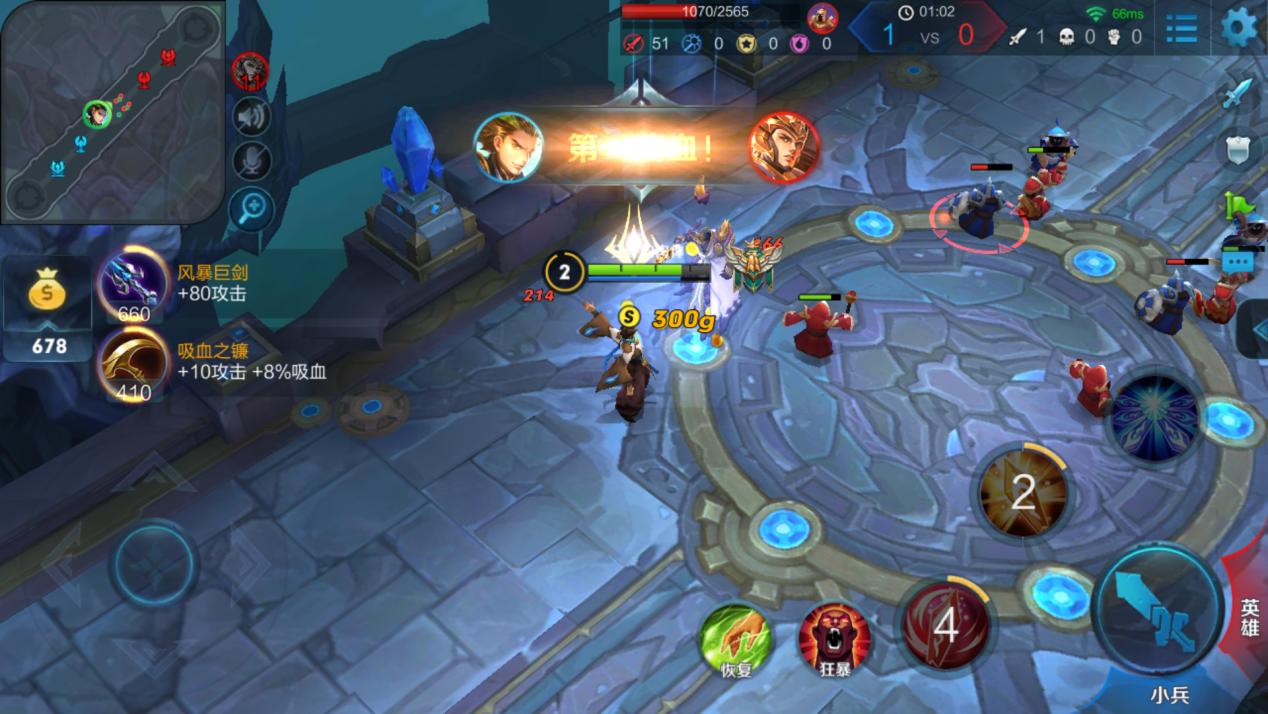Send the sword attack signal
This screenshot has height=714, width=1268.
click(1238, 94)
